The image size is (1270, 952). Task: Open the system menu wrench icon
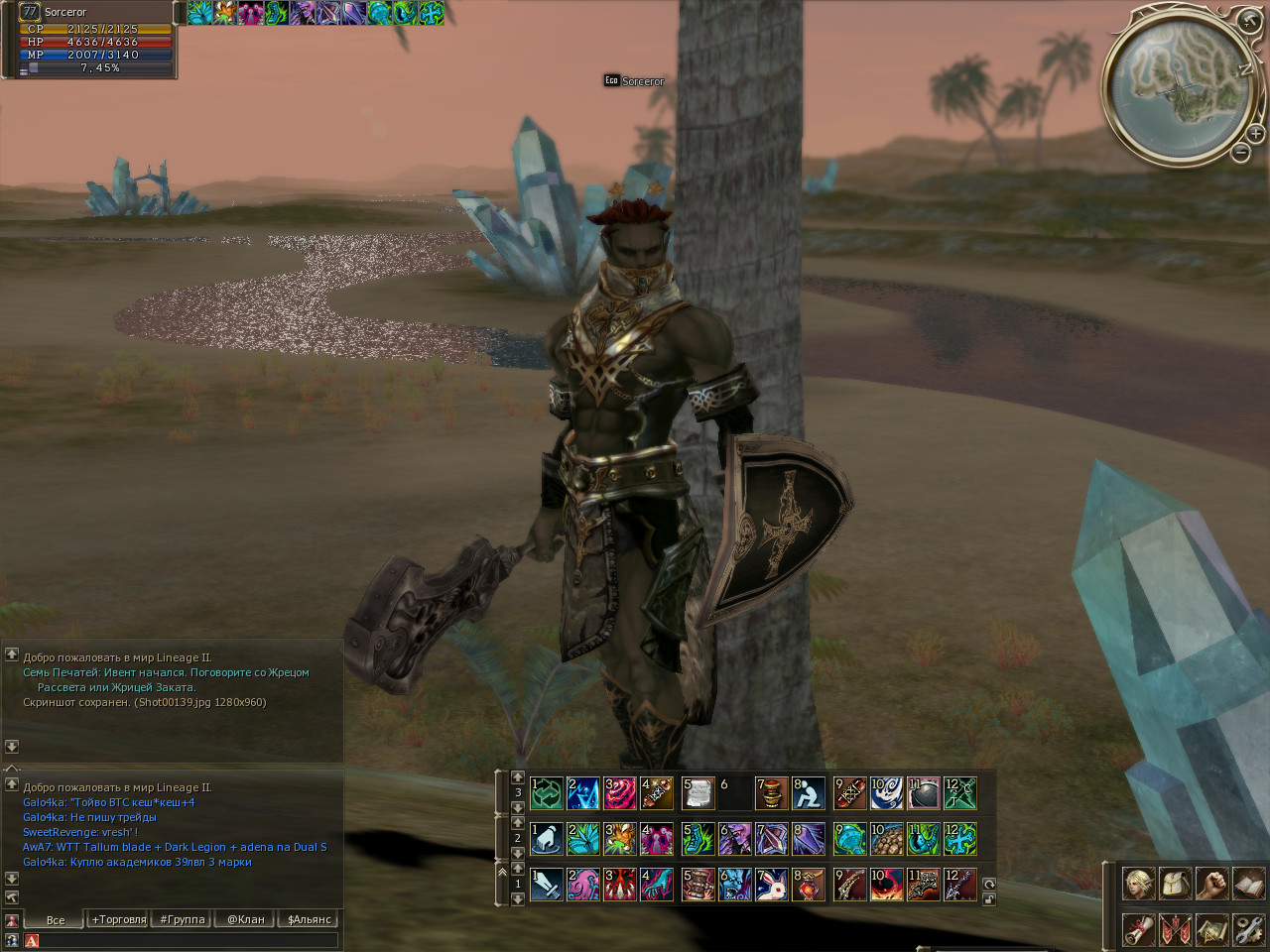tap(1248, 929)
